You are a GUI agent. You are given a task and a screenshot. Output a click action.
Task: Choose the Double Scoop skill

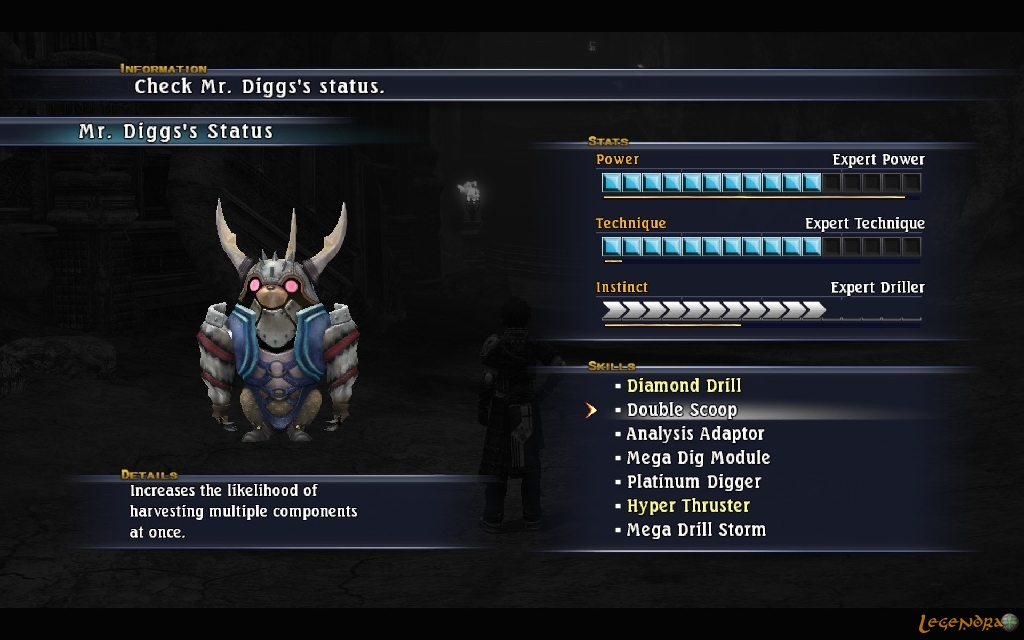tap(682, 410)
